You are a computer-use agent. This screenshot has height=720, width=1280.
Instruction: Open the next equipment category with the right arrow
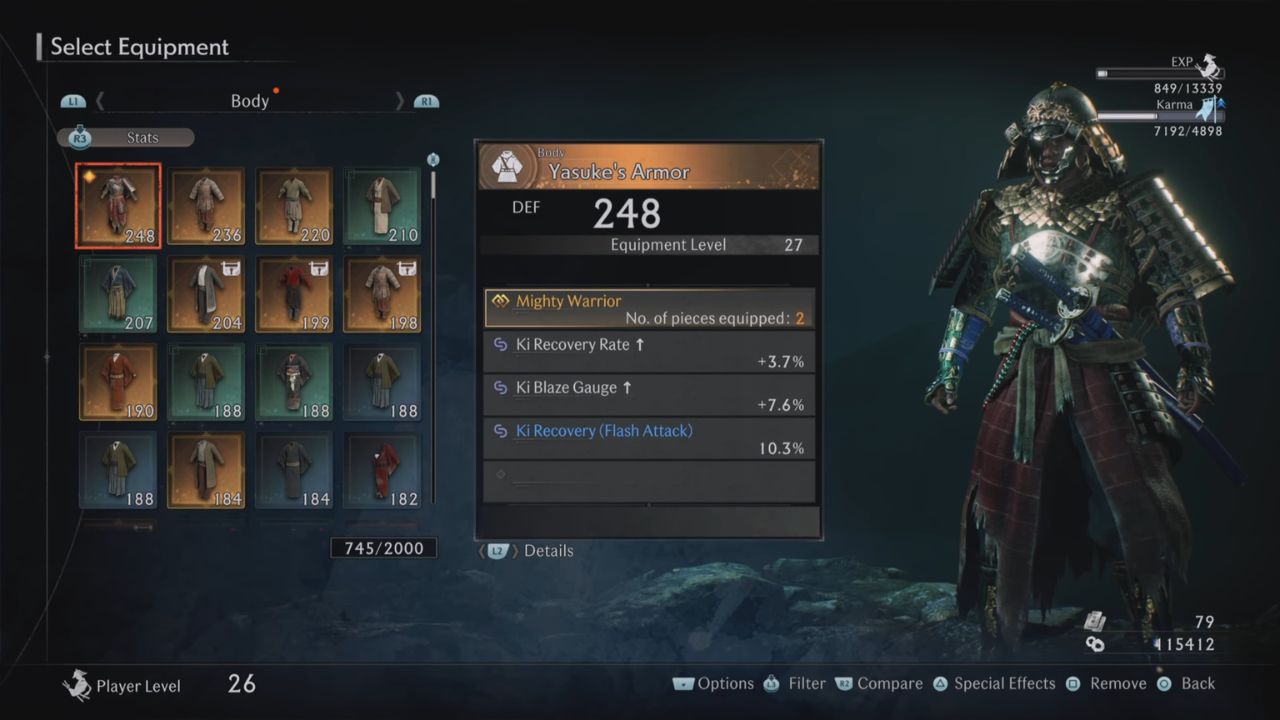point(400,101)
